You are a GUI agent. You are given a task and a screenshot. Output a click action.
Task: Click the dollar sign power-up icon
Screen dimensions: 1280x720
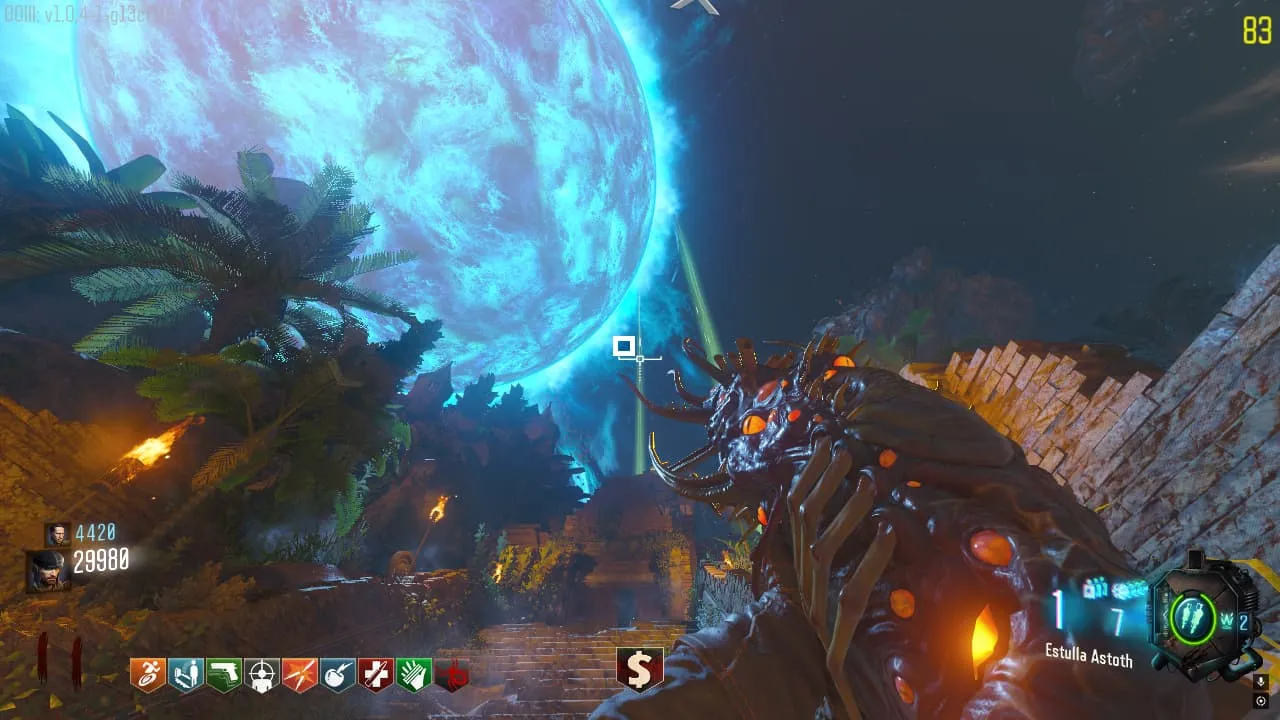point(640,668)
